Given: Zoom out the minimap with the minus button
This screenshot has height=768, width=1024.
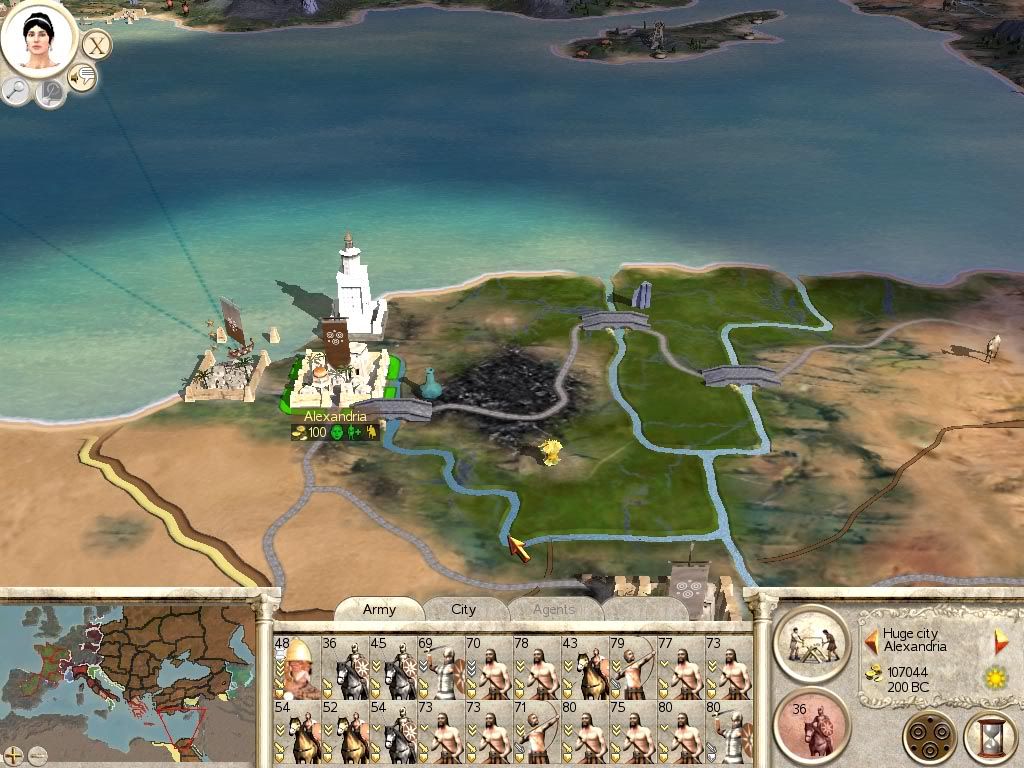Looking at the screenshot, I should point(37,754).
